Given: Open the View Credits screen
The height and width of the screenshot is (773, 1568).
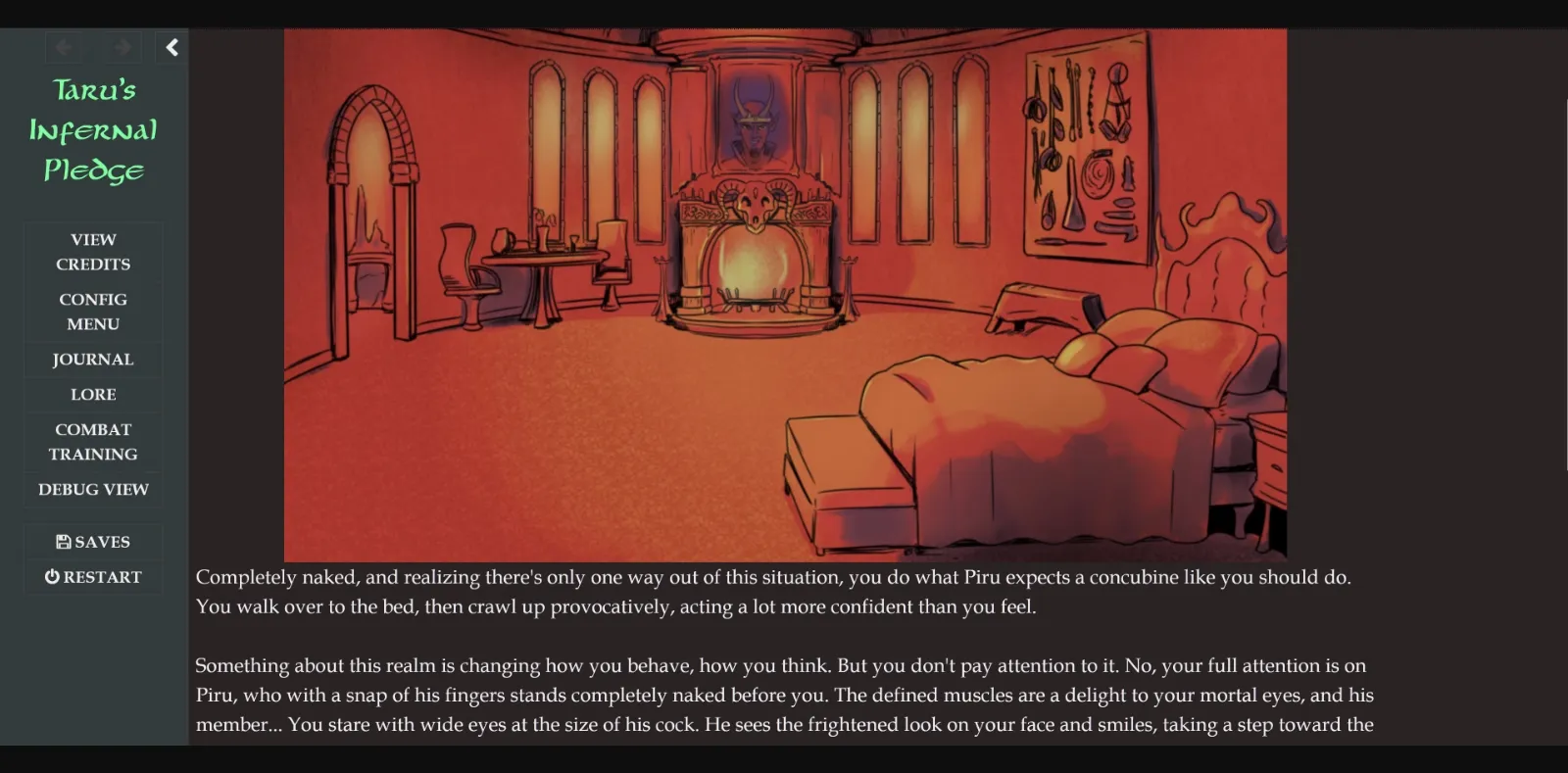Looking at the screenshot, I should click(92, 251).
